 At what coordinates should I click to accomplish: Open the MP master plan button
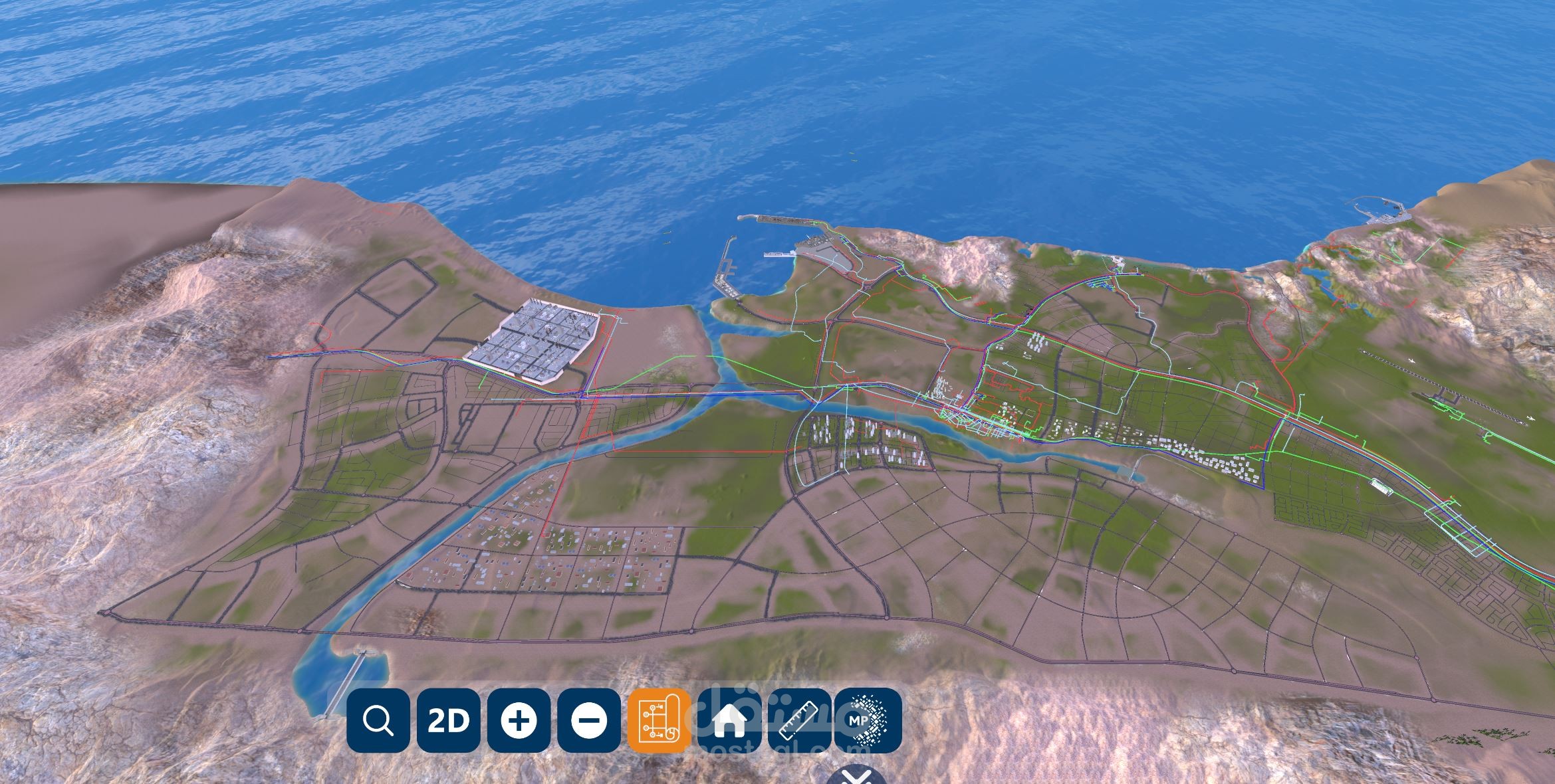(868, 720)
